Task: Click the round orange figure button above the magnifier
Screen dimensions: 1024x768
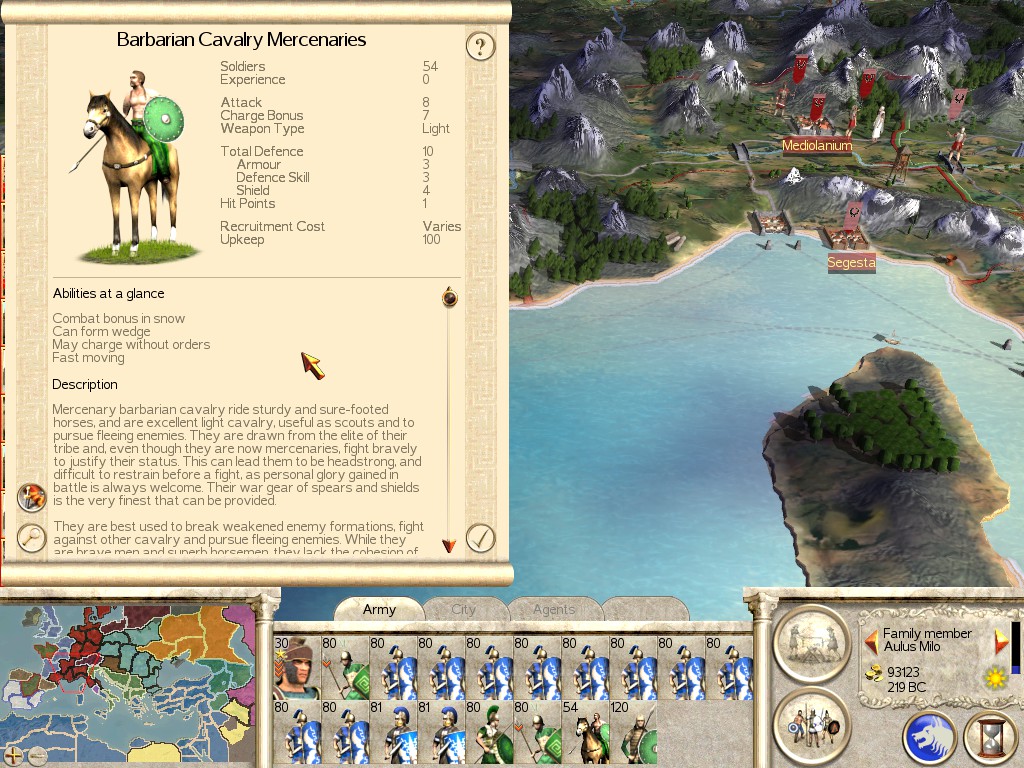Action: [x=32, y=497]
